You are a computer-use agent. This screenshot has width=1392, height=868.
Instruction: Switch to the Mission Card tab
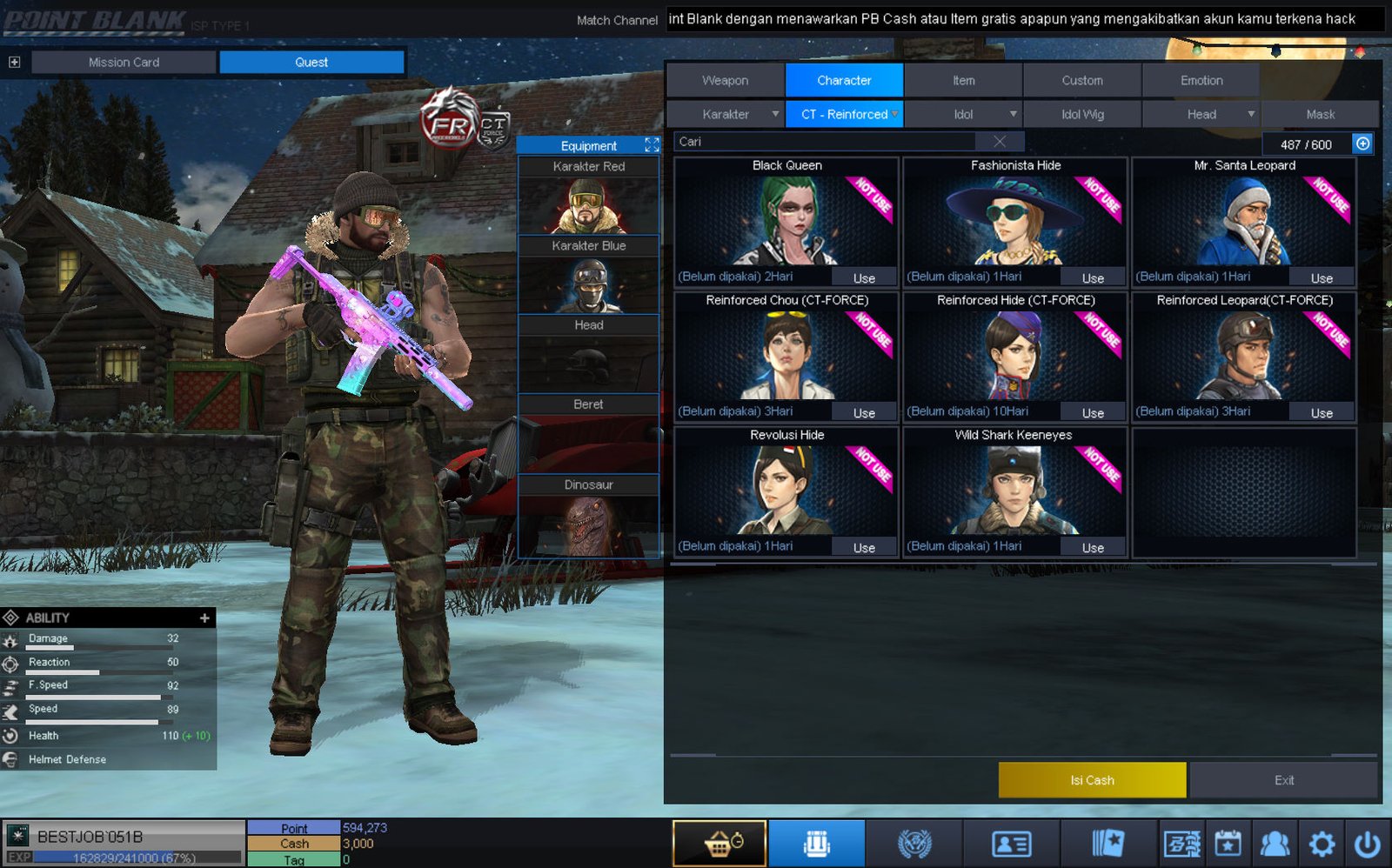point(124,62)
